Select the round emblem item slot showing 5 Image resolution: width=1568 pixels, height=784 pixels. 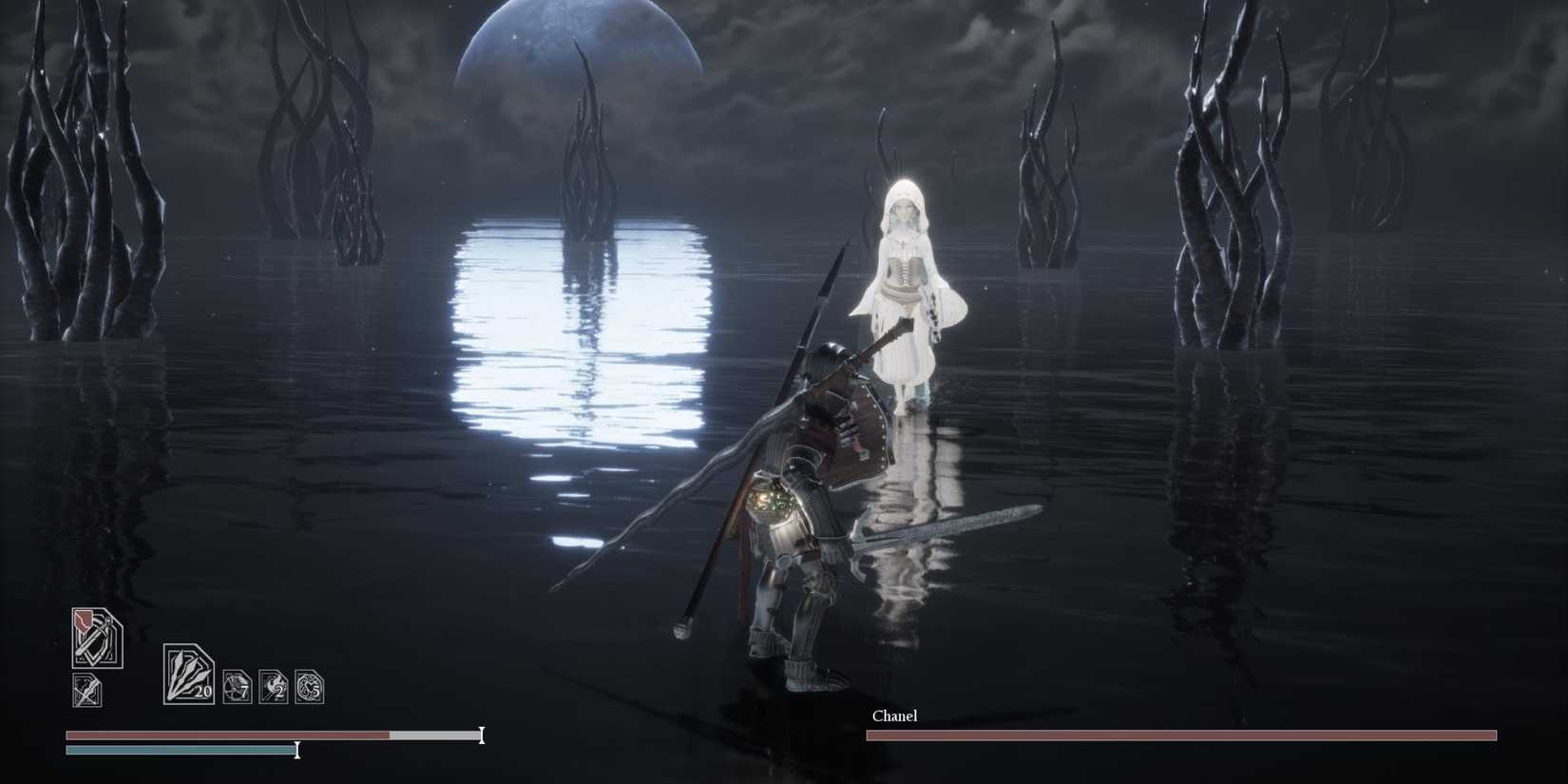tap(309, 686)
